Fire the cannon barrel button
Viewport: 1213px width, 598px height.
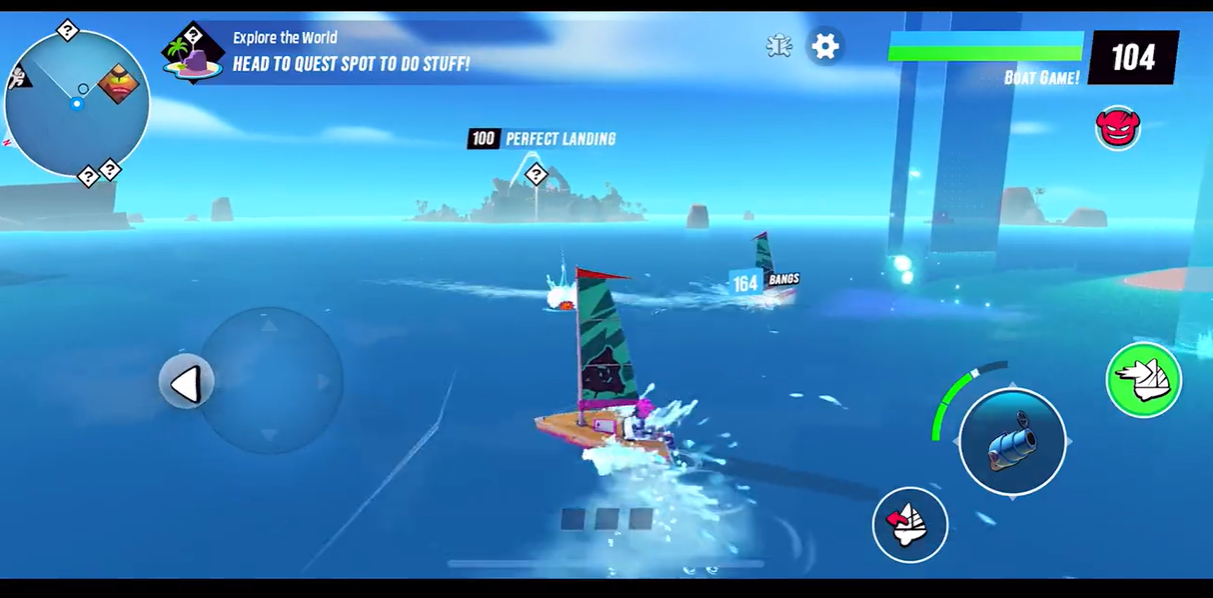pos(1012,441)
